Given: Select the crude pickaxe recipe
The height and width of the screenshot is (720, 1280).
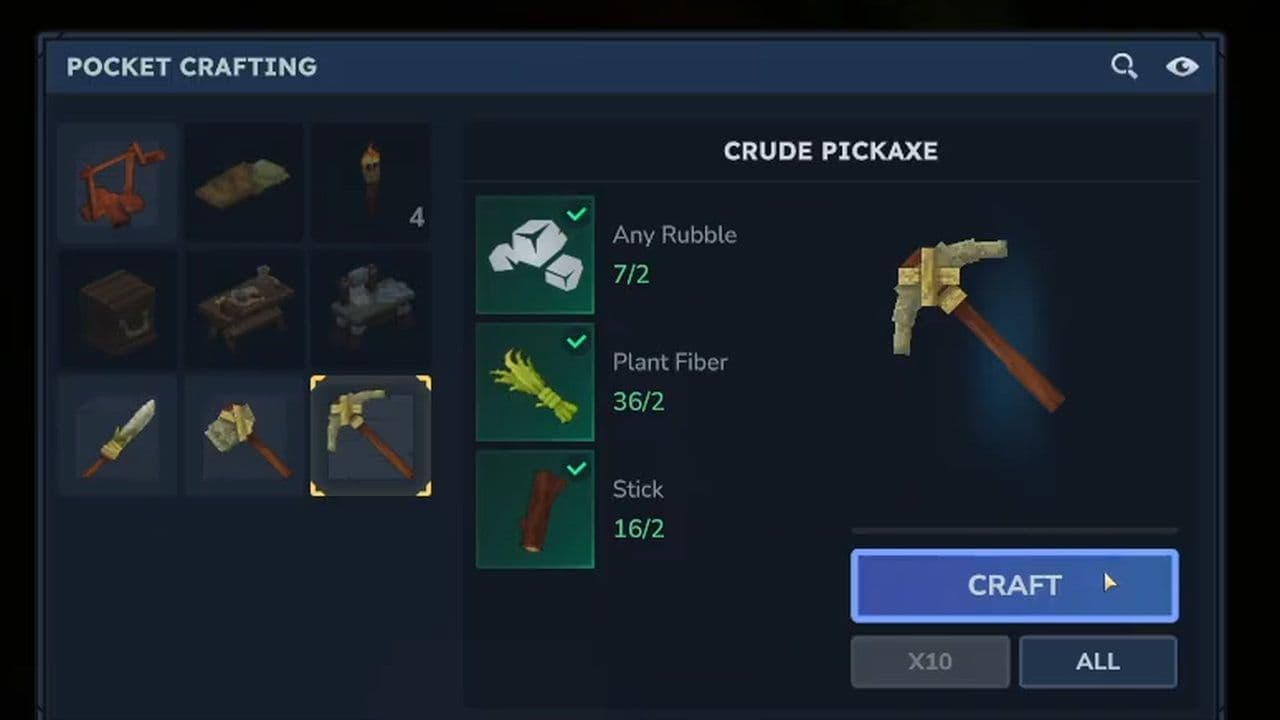Looking at the screenshot, I should coord(370,433).
